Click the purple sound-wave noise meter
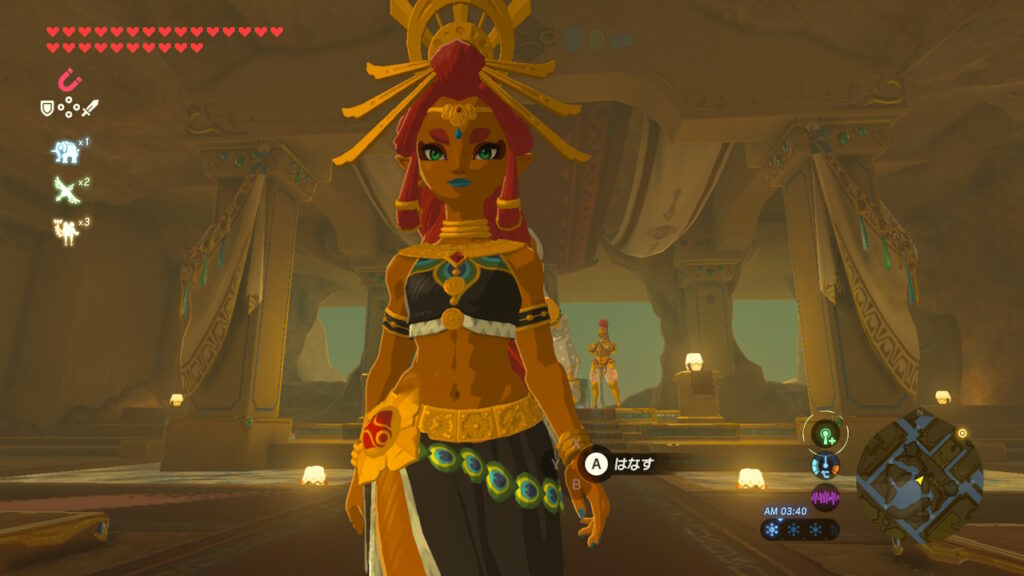The image size is (1024, 576). [826, 497]
